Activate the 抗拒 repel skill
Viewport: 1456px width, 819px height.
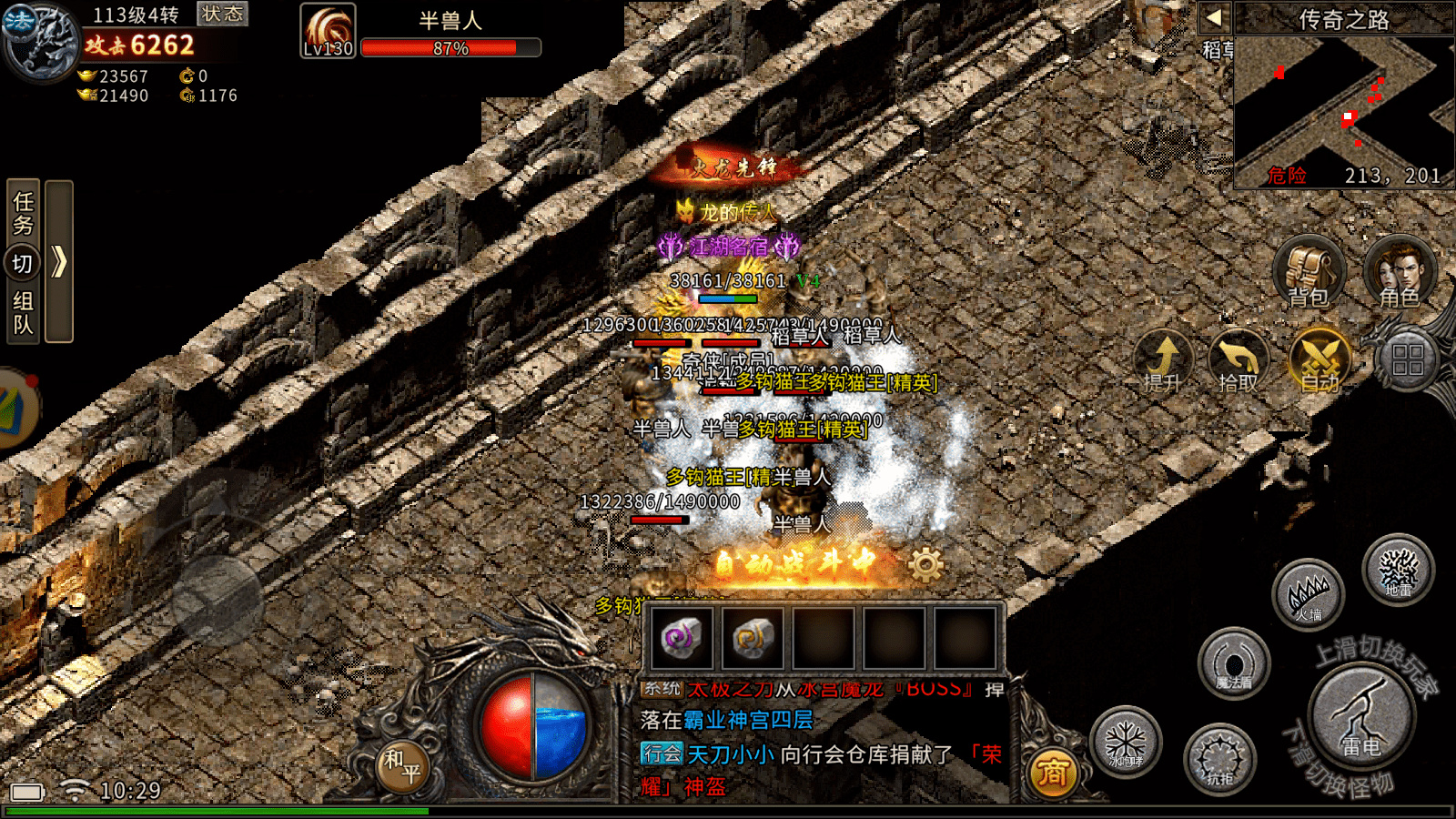tap(1219, 758)
